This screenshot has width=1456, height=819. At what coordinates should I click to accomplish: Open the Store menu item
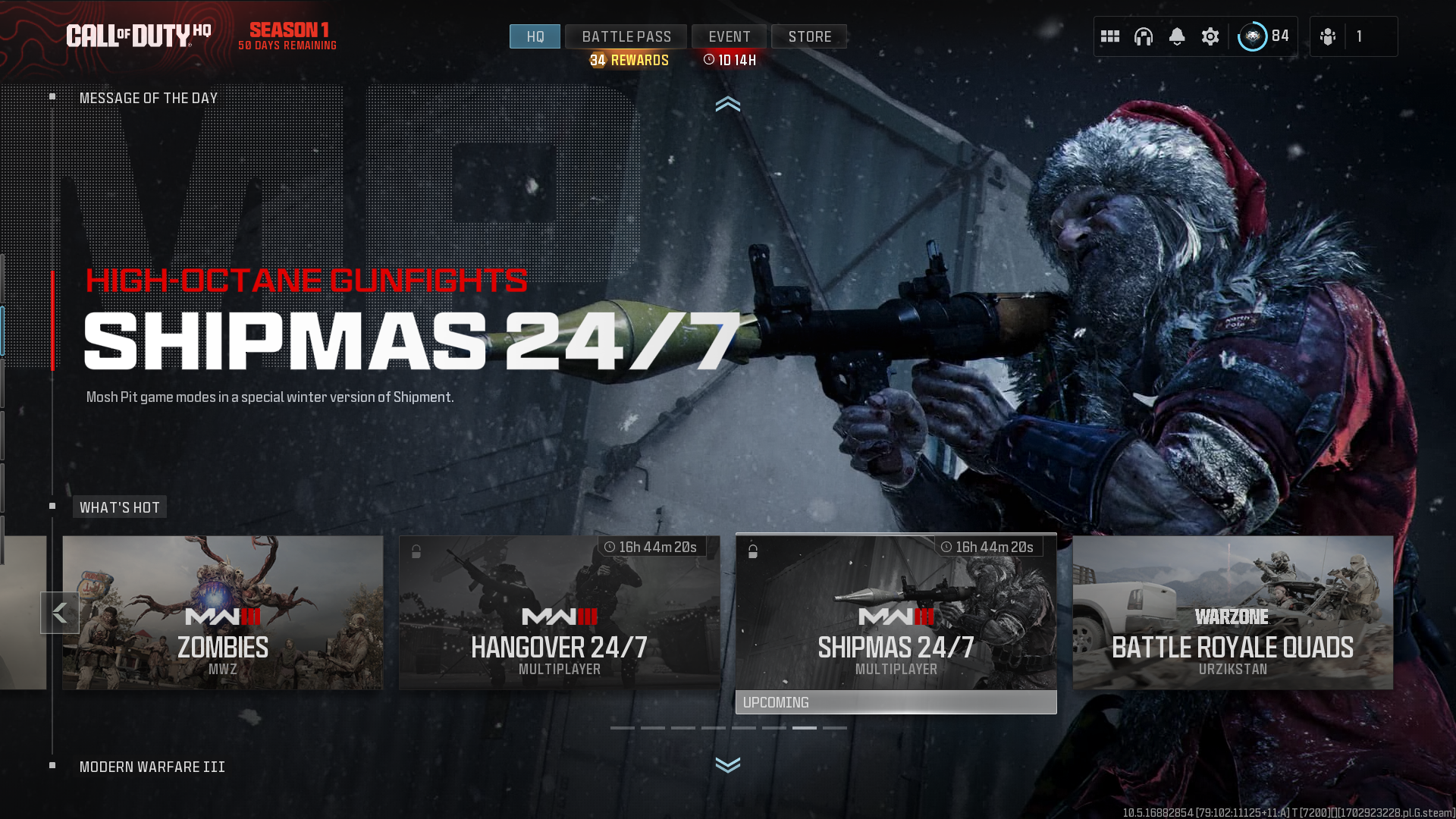coord(809,36)
